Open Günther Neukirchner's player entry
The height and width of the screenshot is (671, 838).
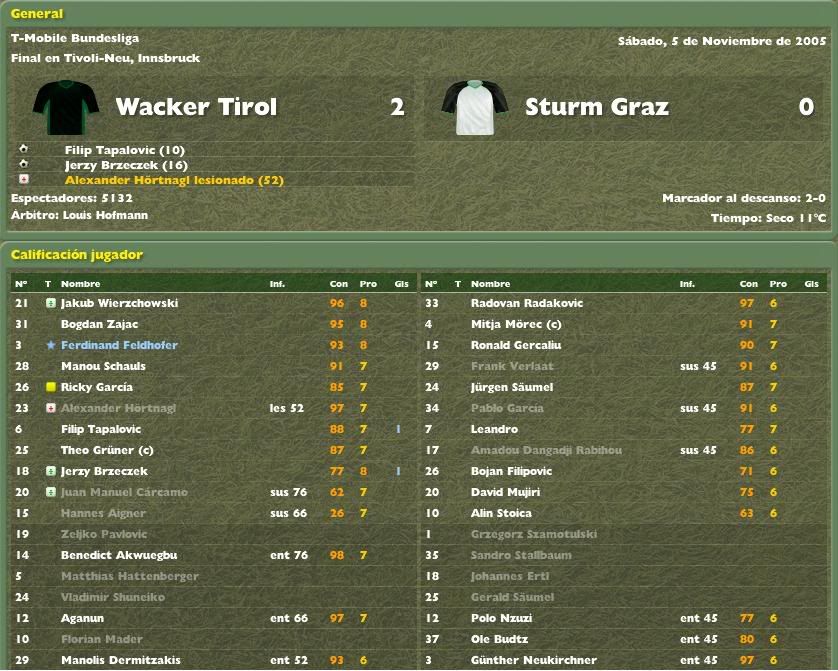[x=533, y=660]
